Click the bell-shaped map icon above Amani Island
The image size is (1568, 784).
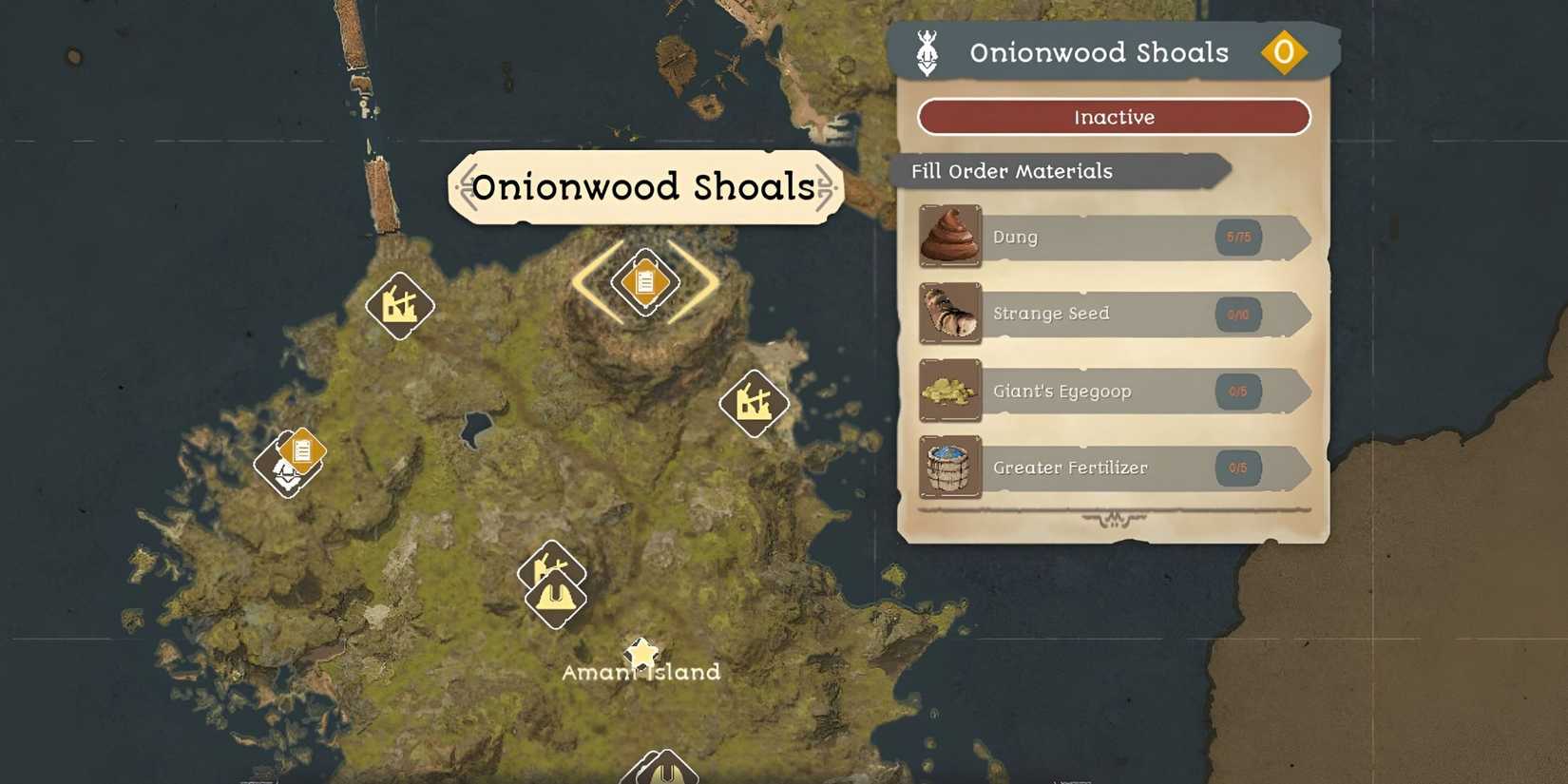point(556,598)
